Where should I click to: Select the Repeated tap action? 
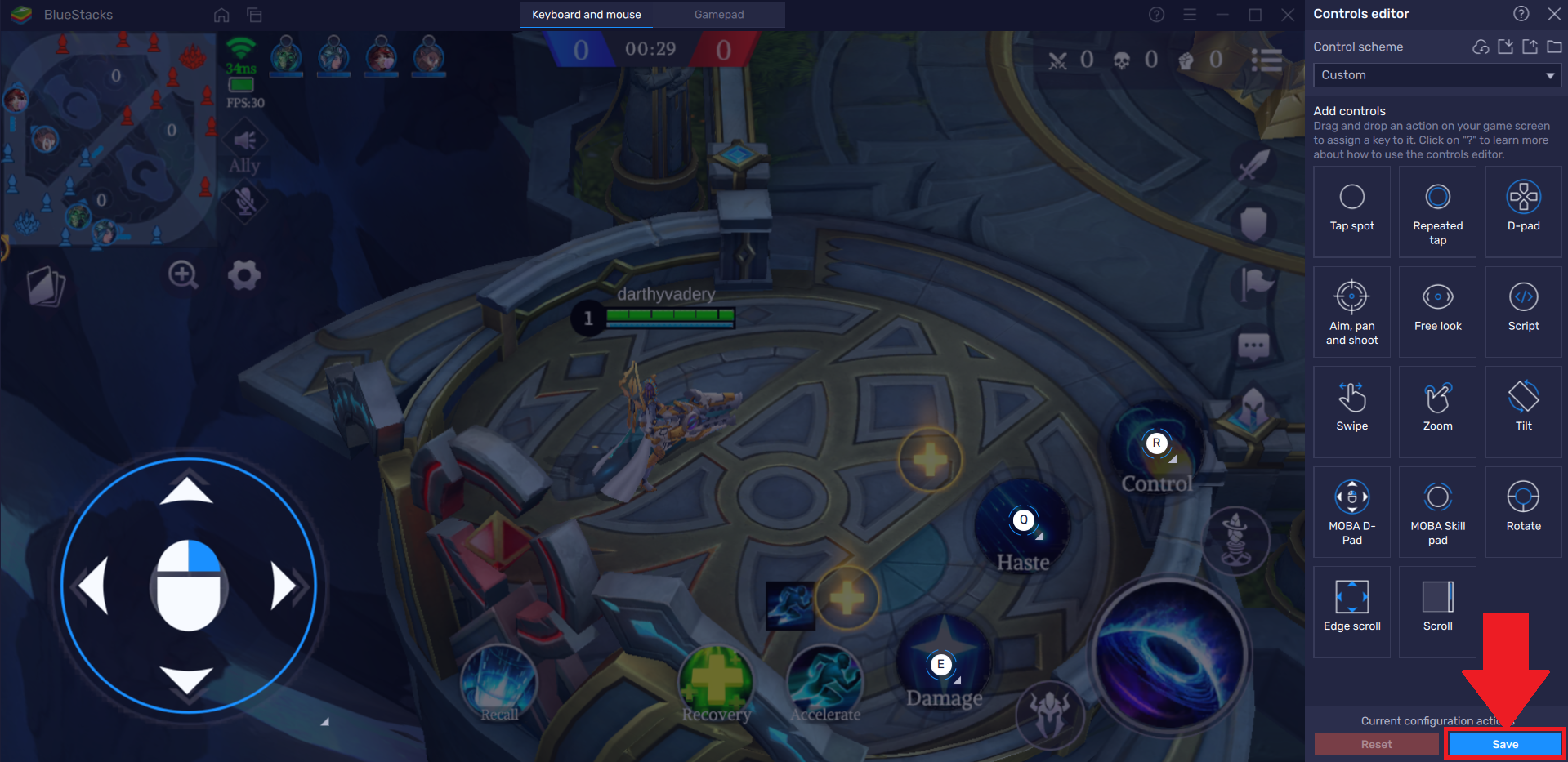[1437, 211]
